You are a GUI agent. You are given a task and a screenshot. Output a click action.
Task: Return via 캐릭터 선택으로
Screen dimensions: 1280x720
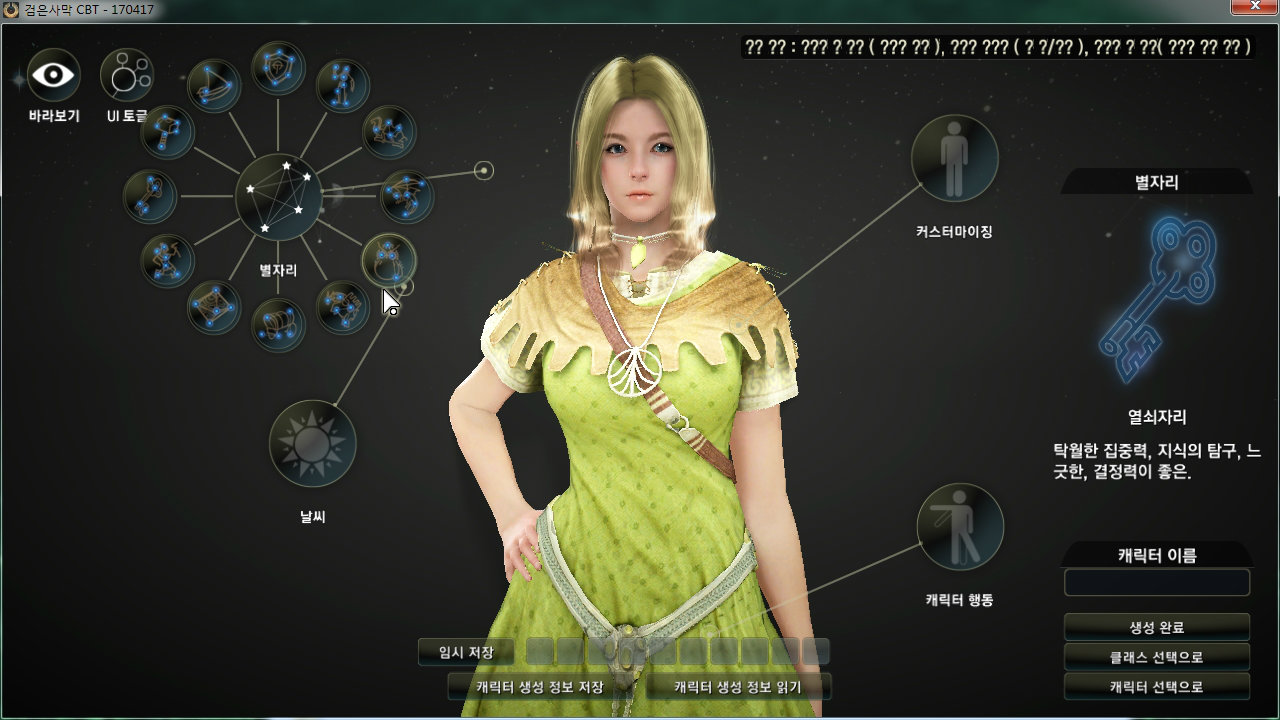click(x=1156, y=687)
